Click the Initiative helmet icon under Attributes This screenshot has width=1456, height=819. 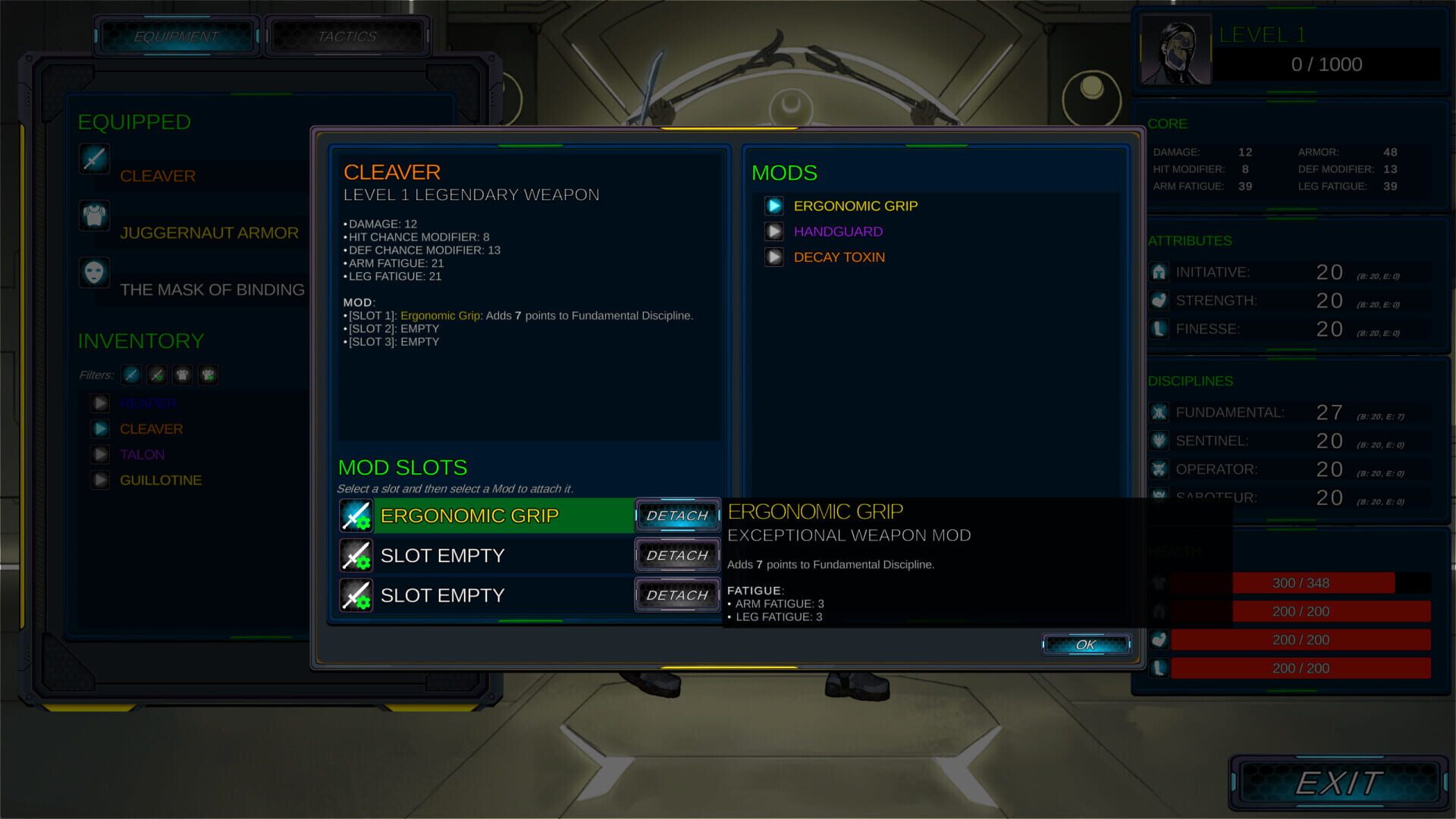[x=1159, y=271]
